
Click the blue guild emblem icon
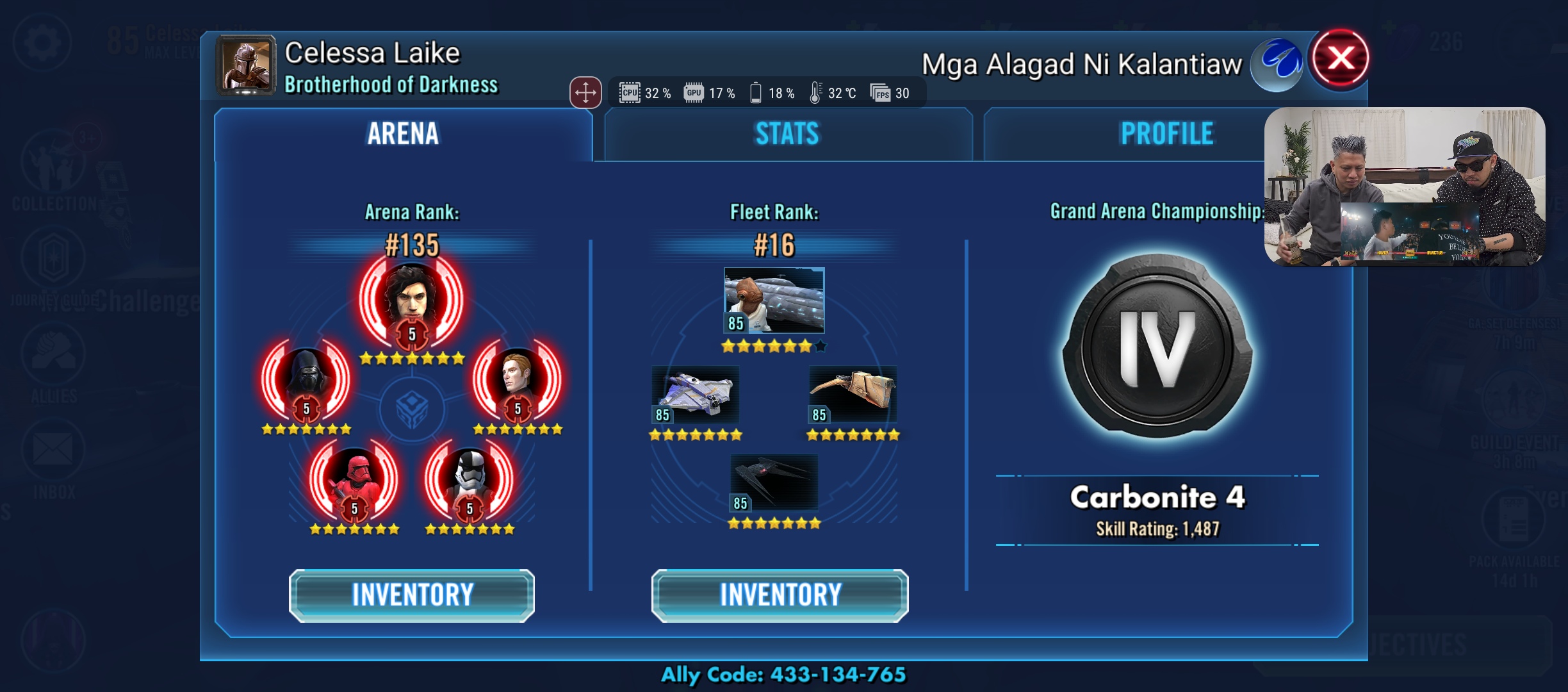tap(1278, 63)
